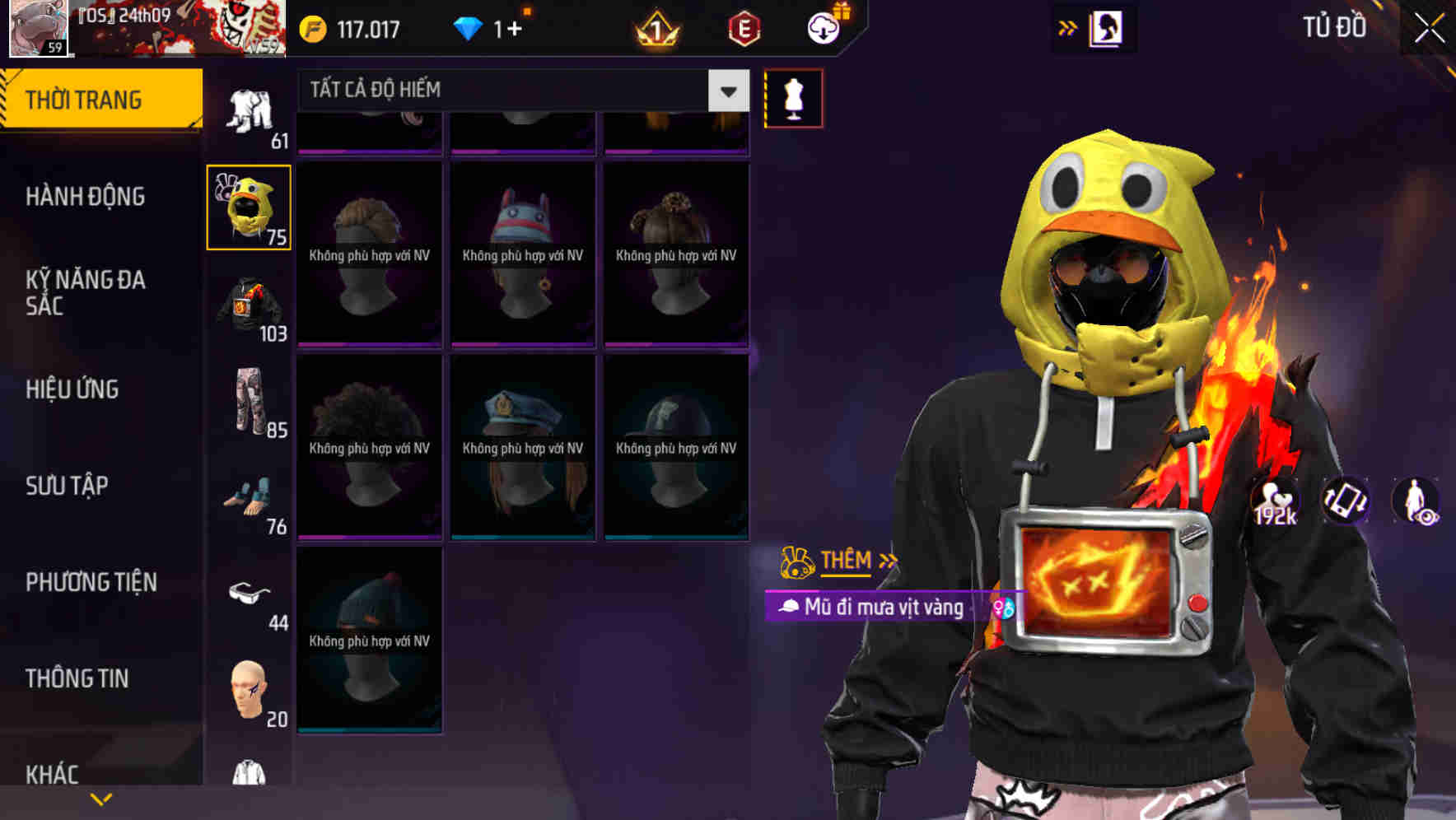Select the sunglasses category with 44 items
Image resolution: width=1456 pixels, height=820 pixels.
(248, 591)
